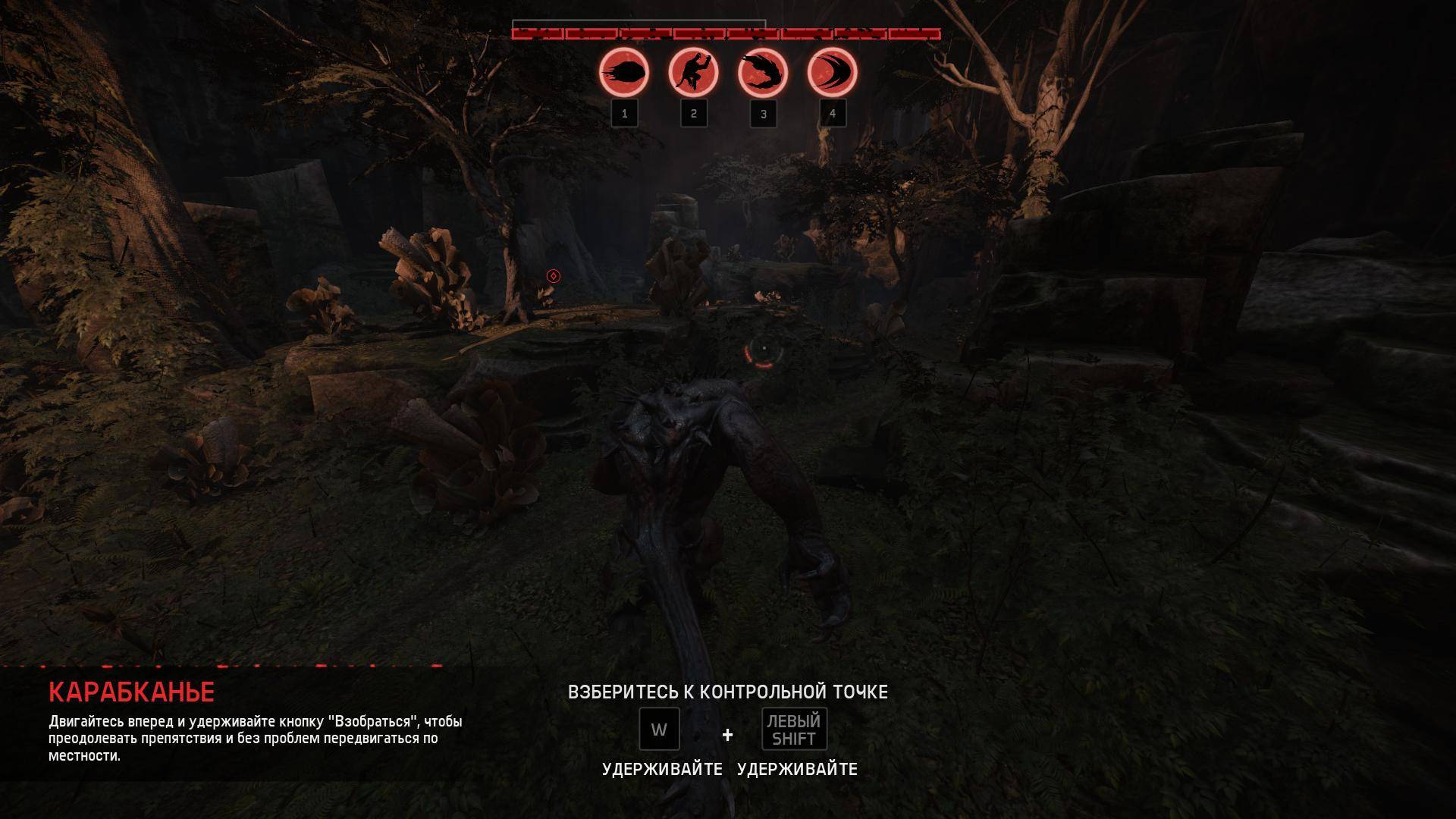Activate the Rock Throw ability icon

(x=624, y=73)
